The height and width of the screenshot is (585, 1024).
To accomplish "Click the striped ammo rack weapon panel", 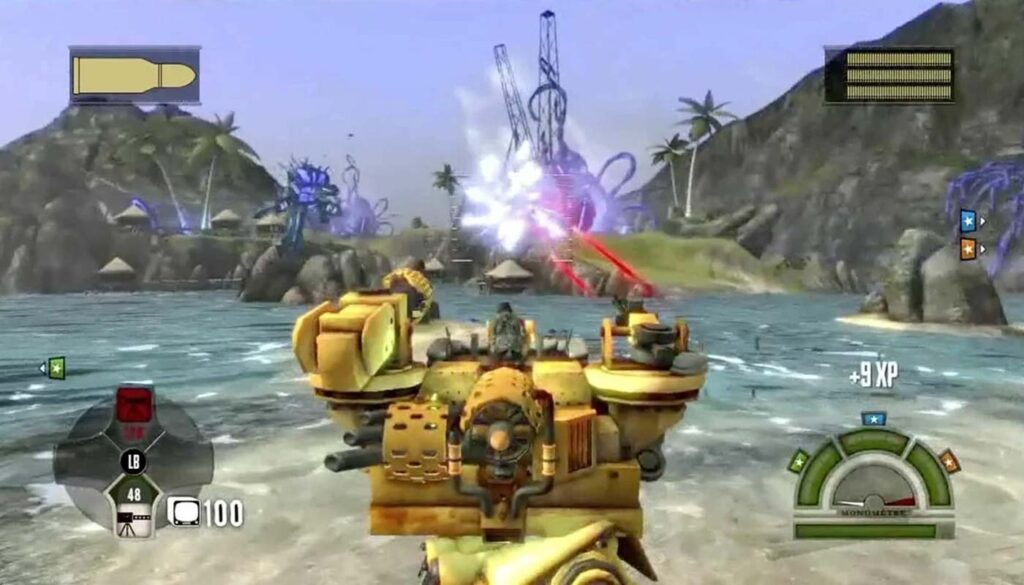I will 888,75.
